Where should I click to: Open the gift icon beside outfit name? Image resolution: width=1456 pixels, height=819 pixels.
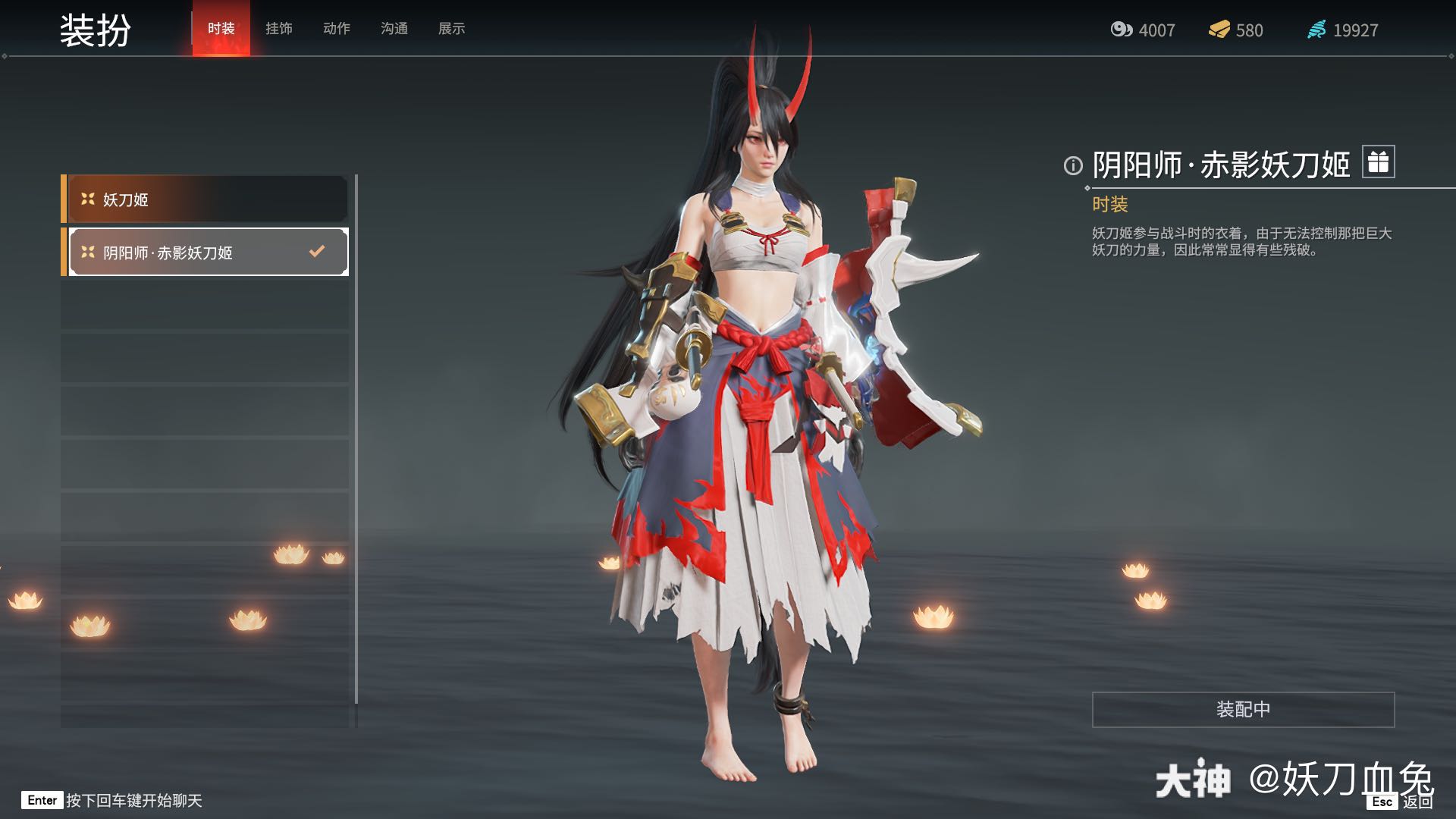(x=1378, y=162)
